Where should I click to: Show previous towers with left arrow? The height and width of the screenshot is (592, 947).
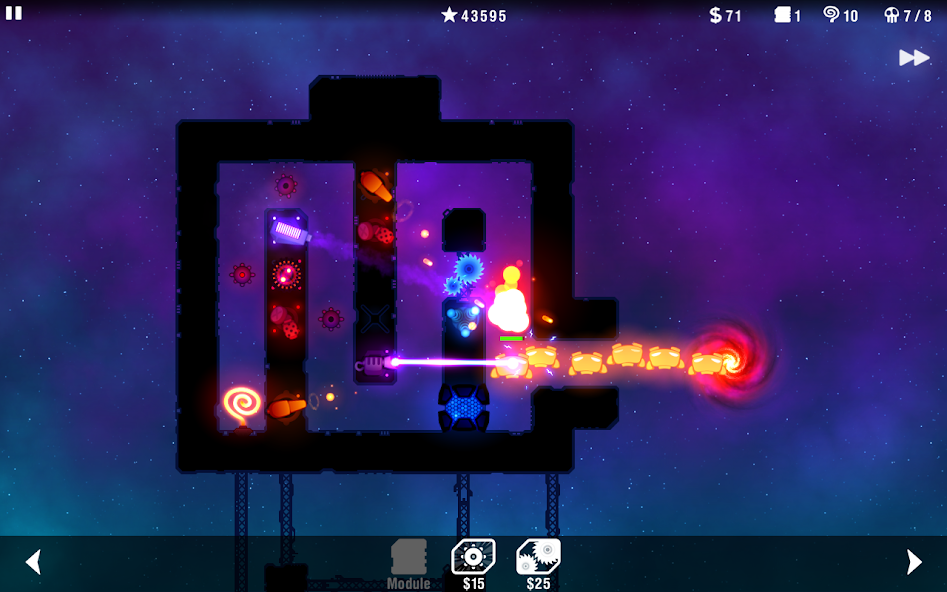point(33,562)
